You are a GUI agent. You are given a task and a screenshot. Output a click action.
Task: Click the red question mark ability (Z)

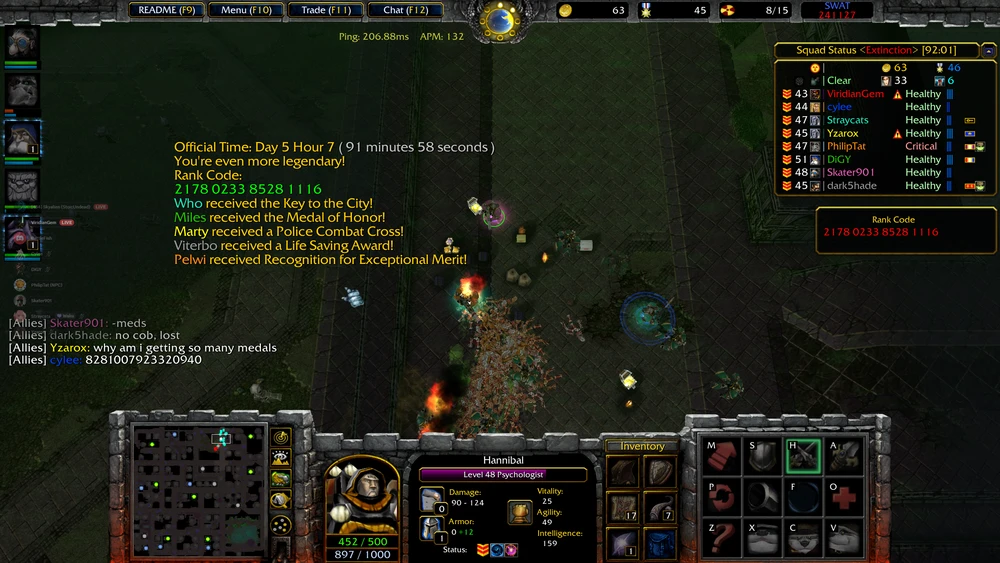(x=720, y=538)
